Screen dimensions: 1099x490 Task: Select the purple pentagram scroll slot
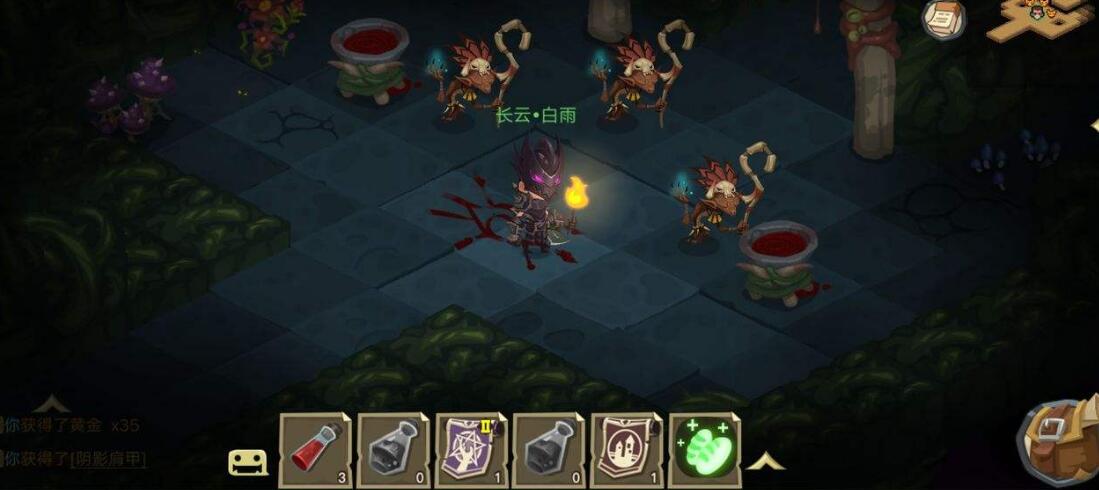471,450
